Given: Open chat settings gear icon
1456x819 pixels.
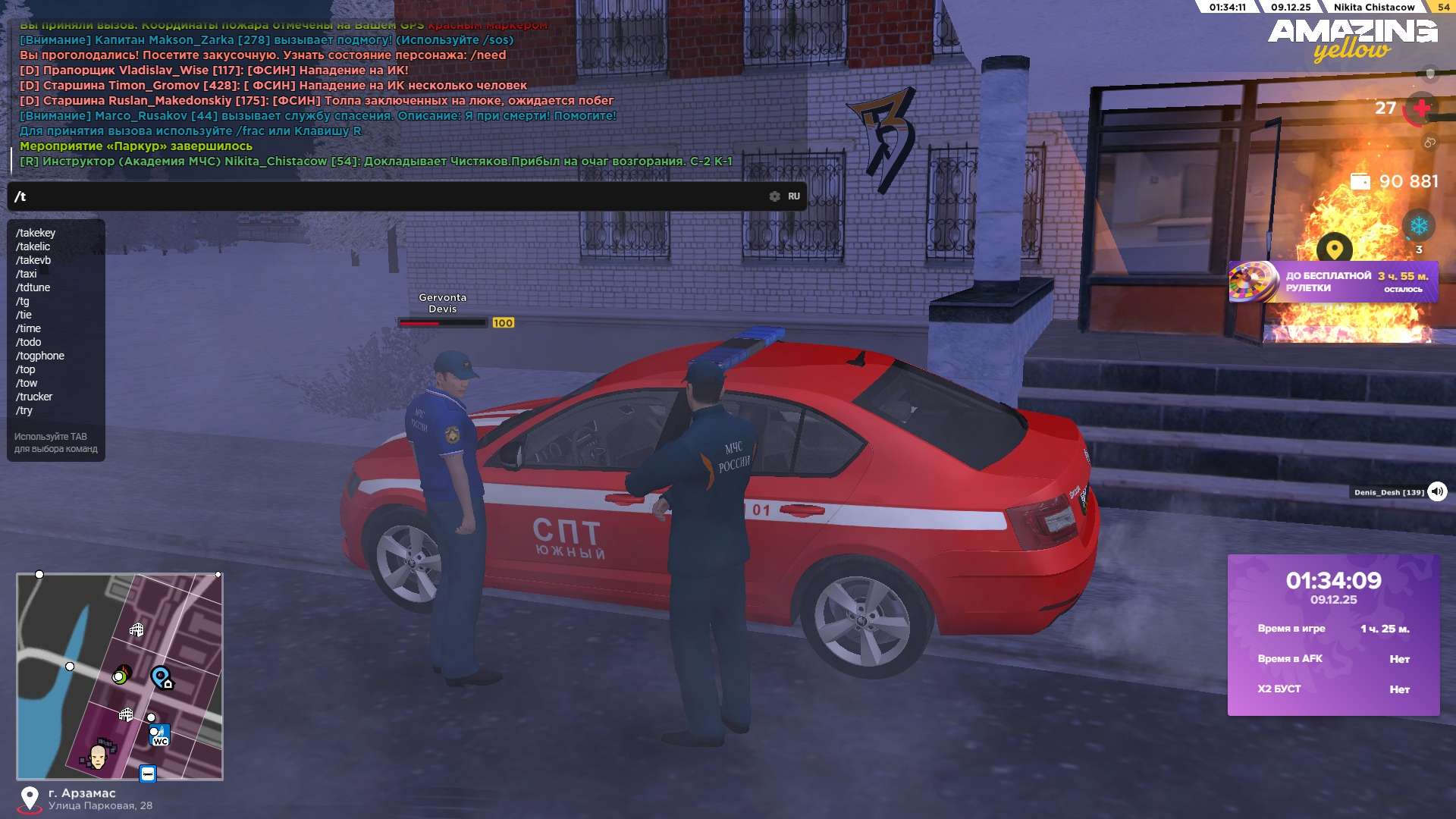Looking at the screenshot, I should (x=774, y=196).
